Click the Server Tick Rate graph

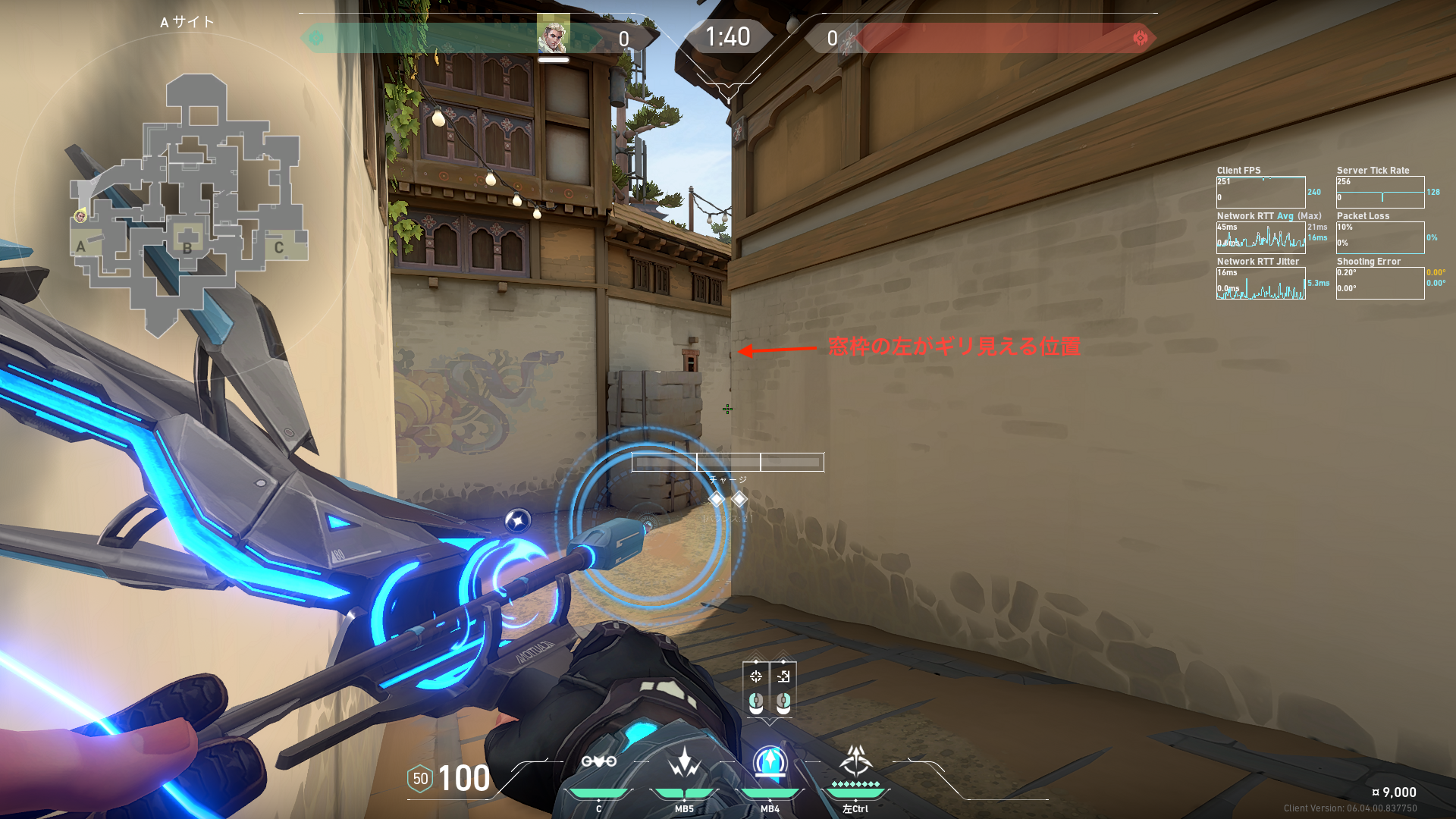click(1380, 192)
